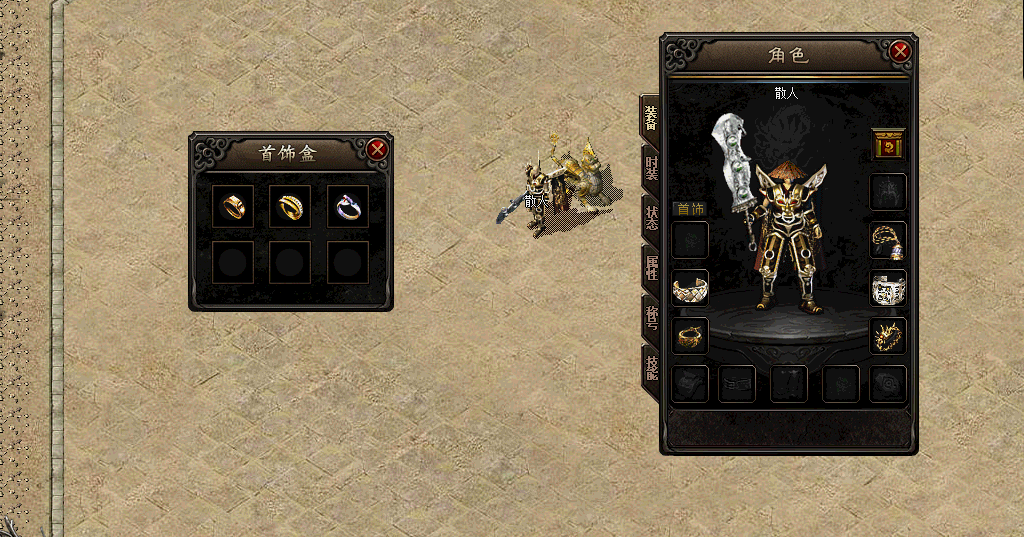Select the plain gold ring in jewelry box

[x=234, y=206]
